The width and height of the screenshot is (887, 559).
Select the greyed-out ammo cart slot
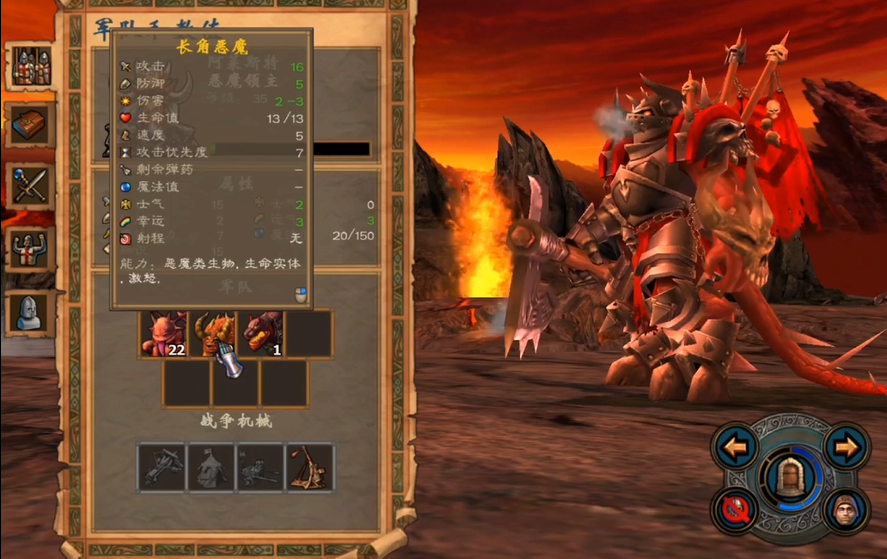(x=260, y=468)
